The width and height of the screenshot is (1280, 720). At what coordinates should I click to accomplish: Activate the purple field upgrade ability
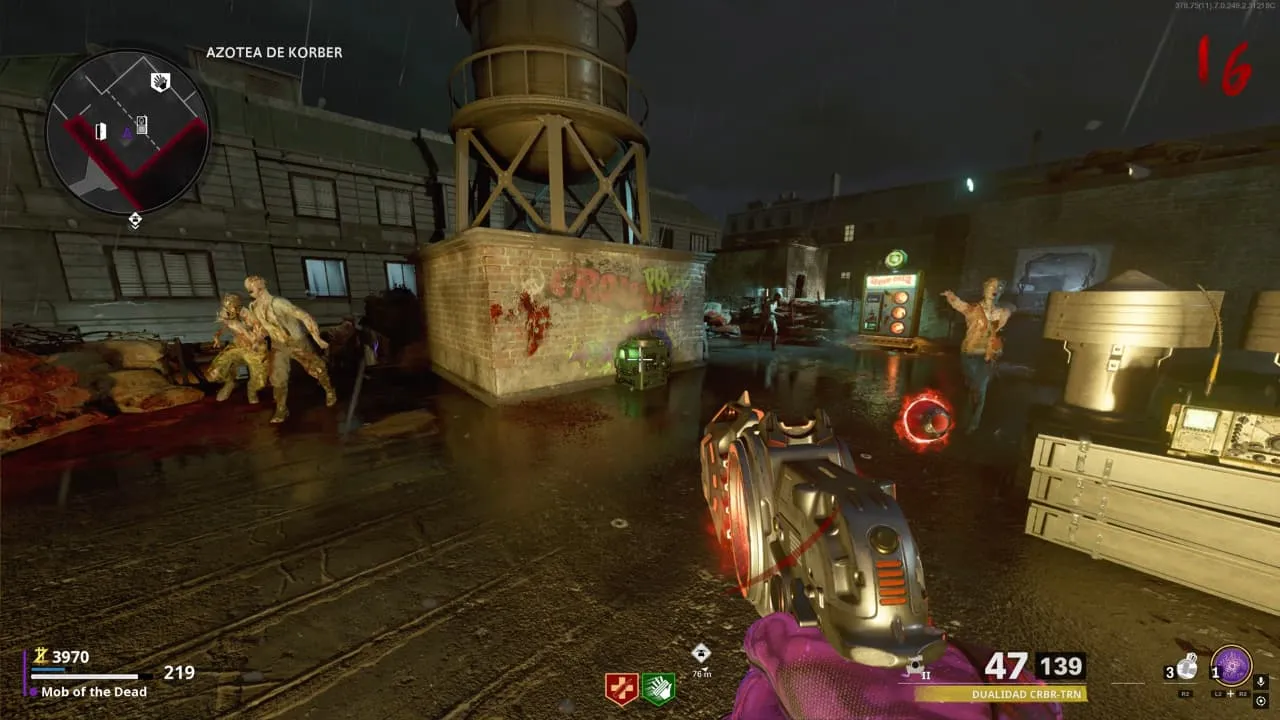click(x=1231, y=666)
